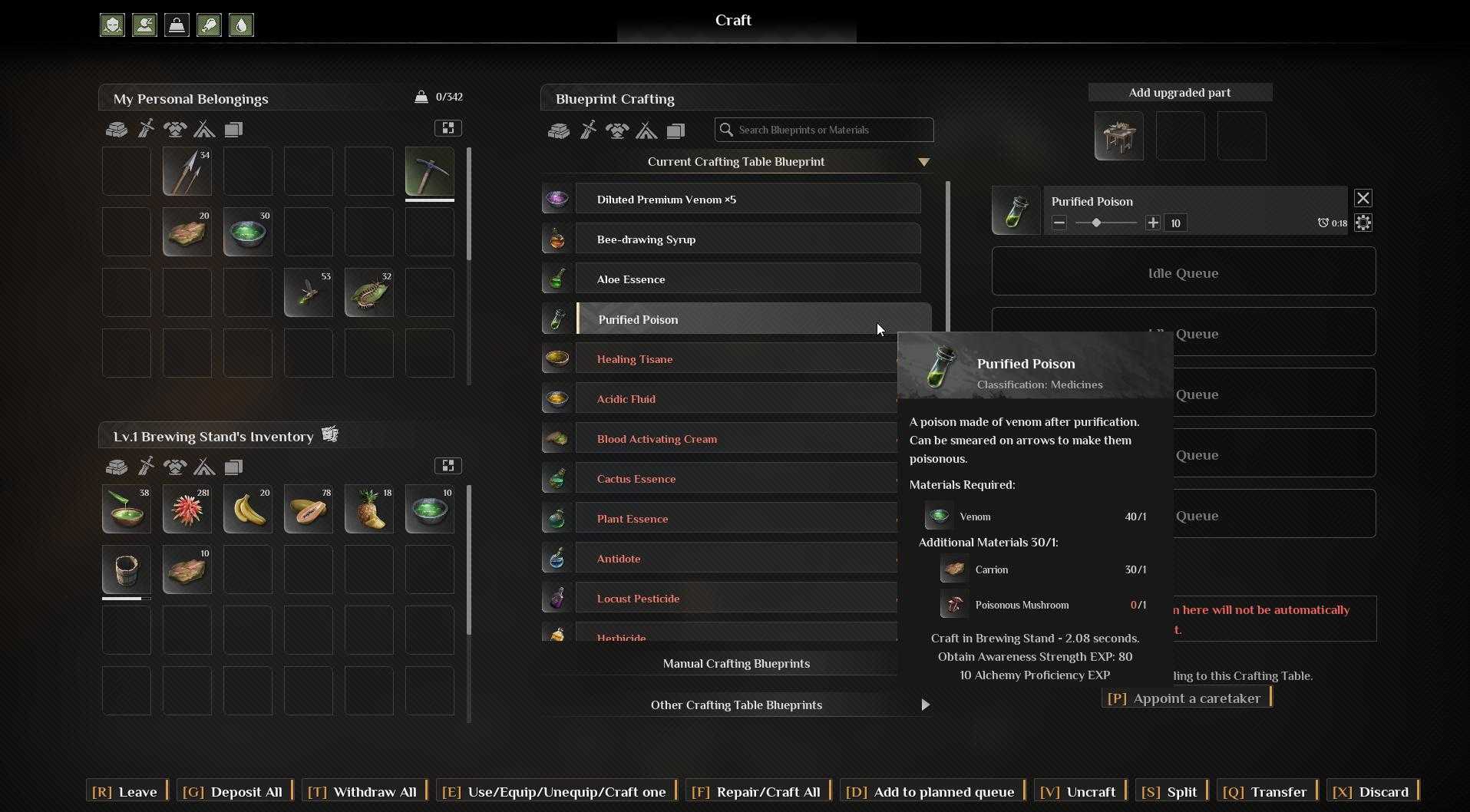Select the bananas in Brewing Stand inventory

coord(248,509)
